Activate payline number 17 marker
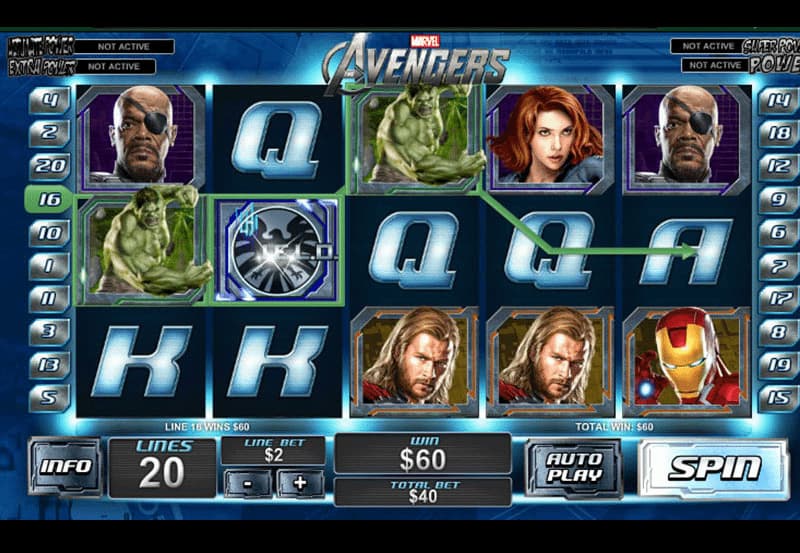Image resolution: width=800 pixels, height=553 pixels. [x=777, y=297]
